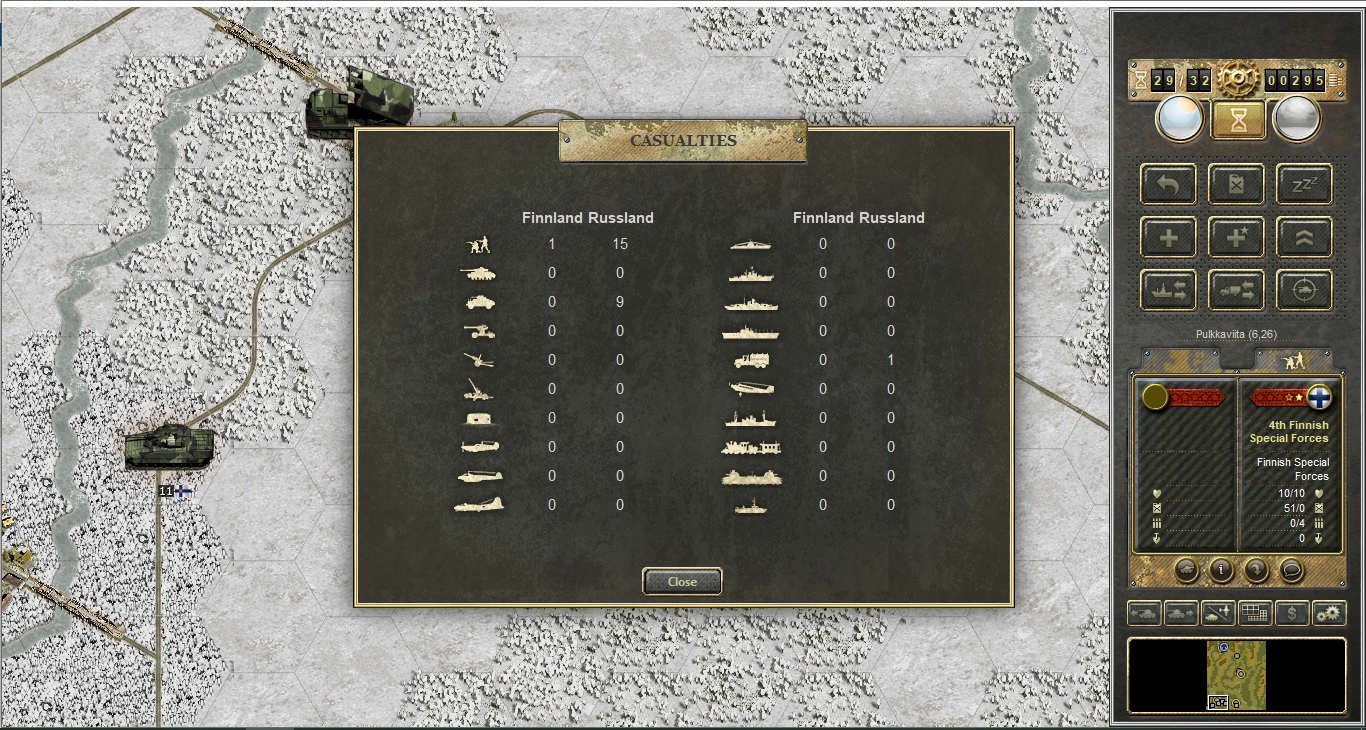Click the tank crosshair button

pyautogui.click(x=1304, y=290)
